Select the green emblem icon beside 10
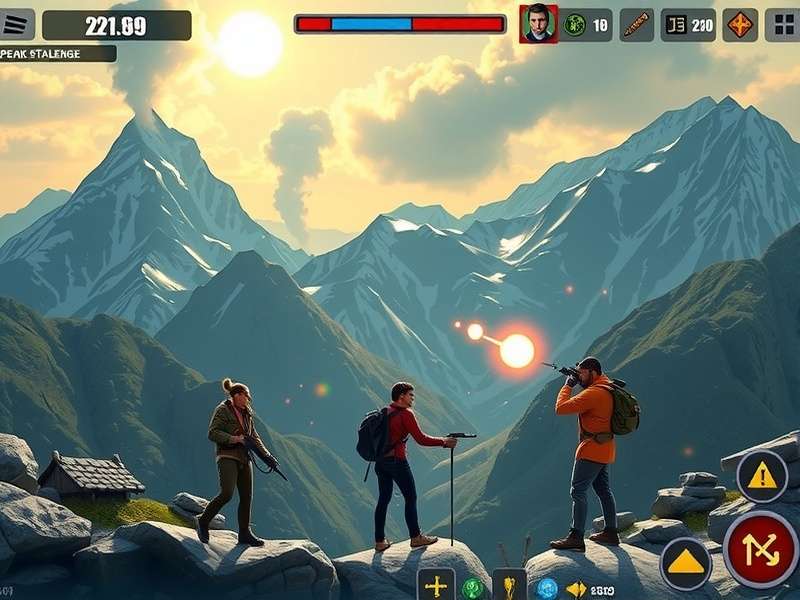This screenshot has height=600, width=800. pos(575,25)
